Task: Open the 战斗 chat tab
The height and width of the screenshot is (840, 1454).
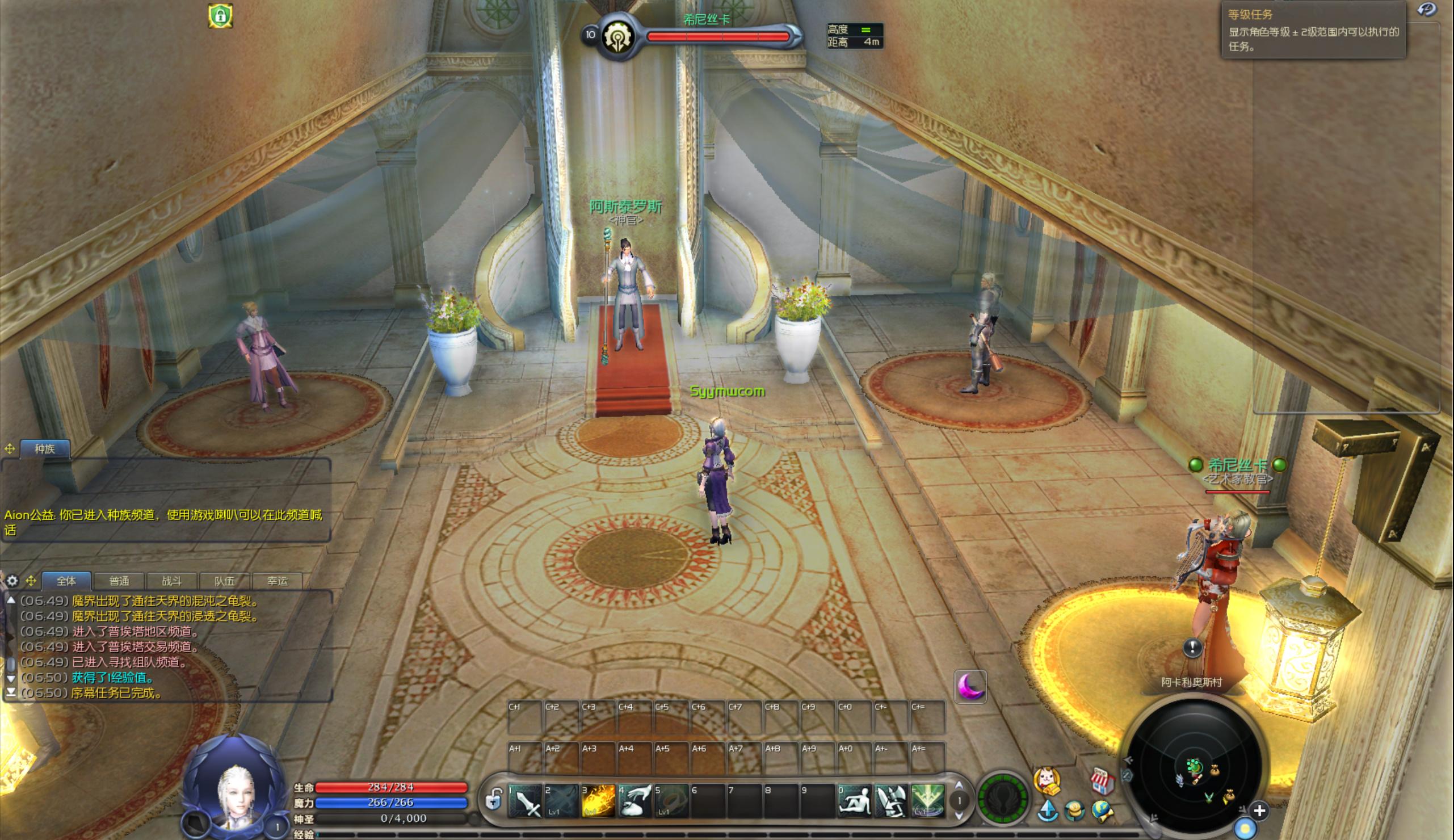Action: coord(171,581)
